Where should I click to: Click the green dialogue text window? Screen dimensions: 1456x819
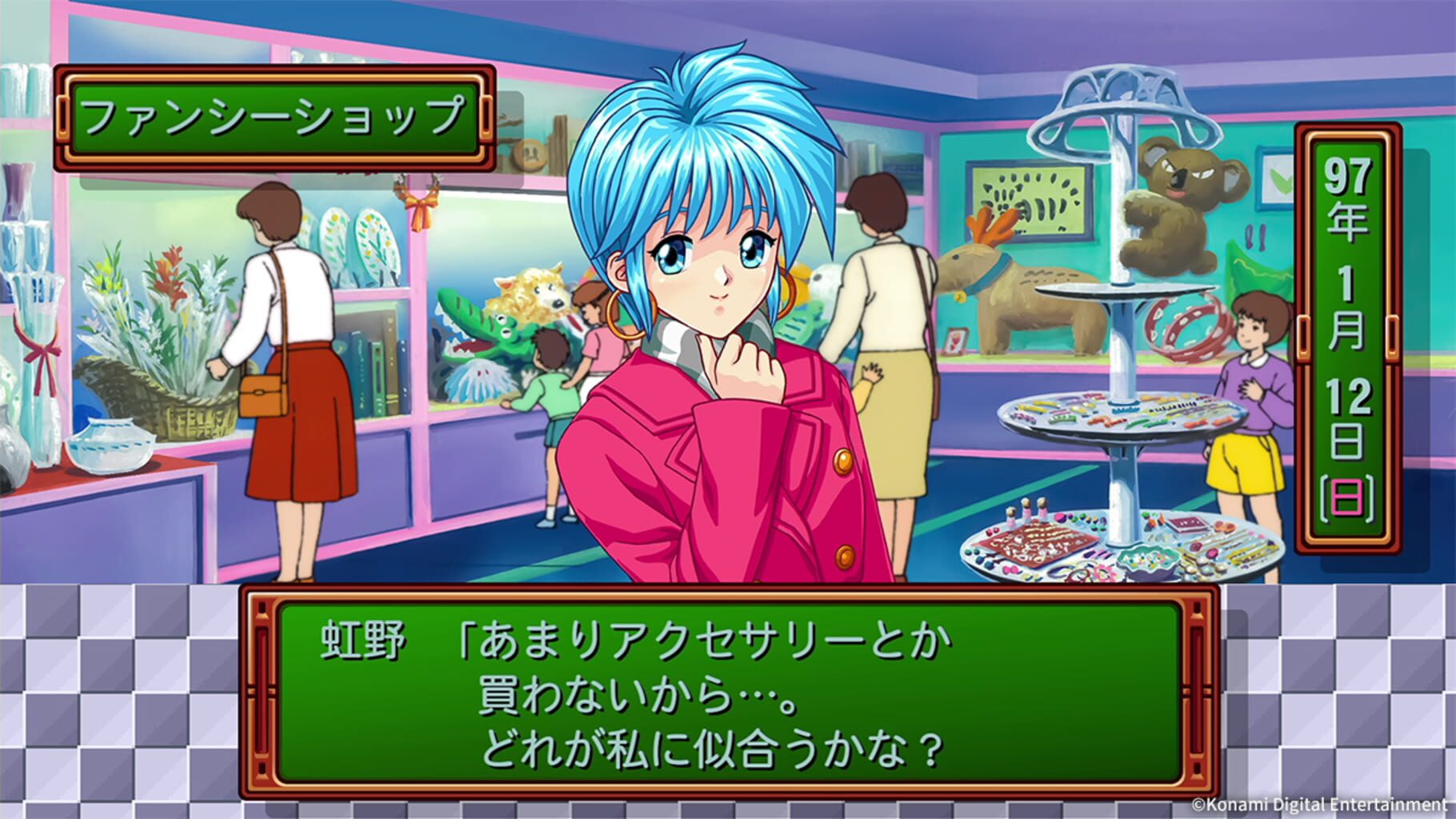point(720,688)
